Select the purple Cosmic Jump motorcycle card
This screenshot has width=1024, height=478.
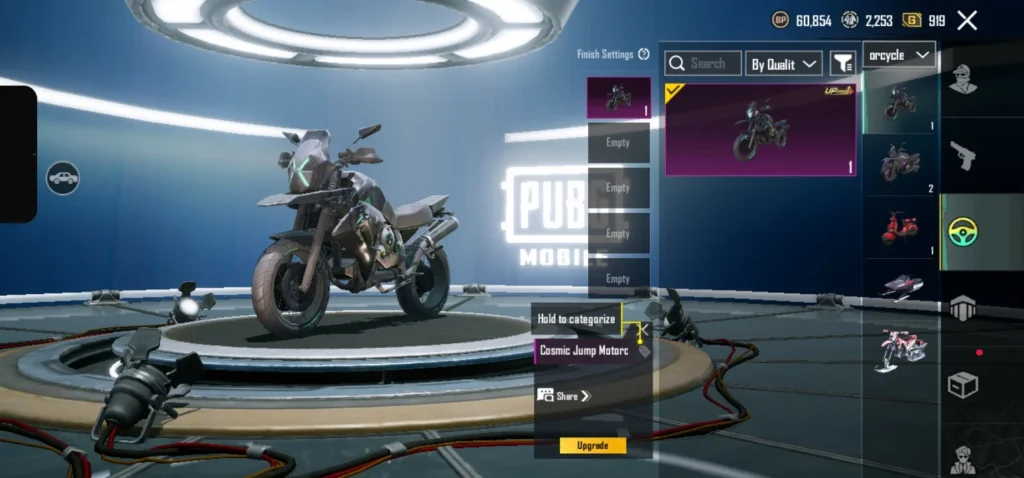(x=760, y=129)
